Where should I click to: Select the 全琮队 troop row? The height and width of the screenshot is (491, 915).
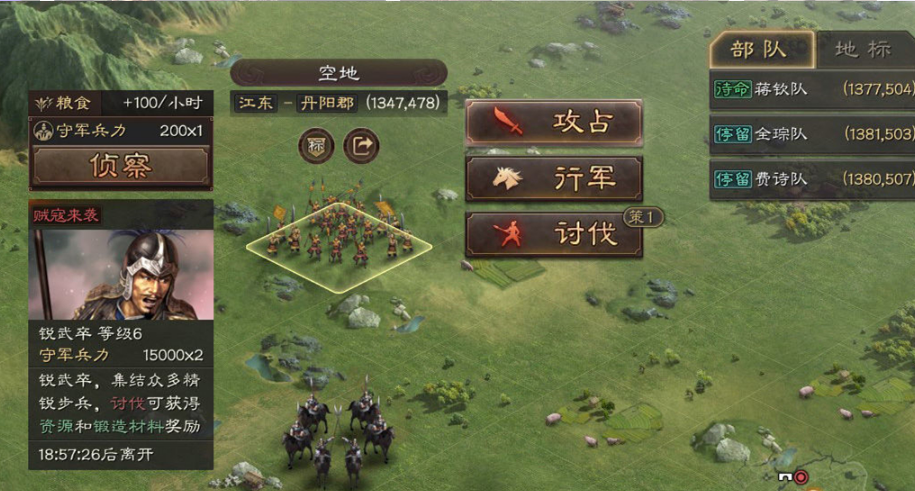click(811, 134)
